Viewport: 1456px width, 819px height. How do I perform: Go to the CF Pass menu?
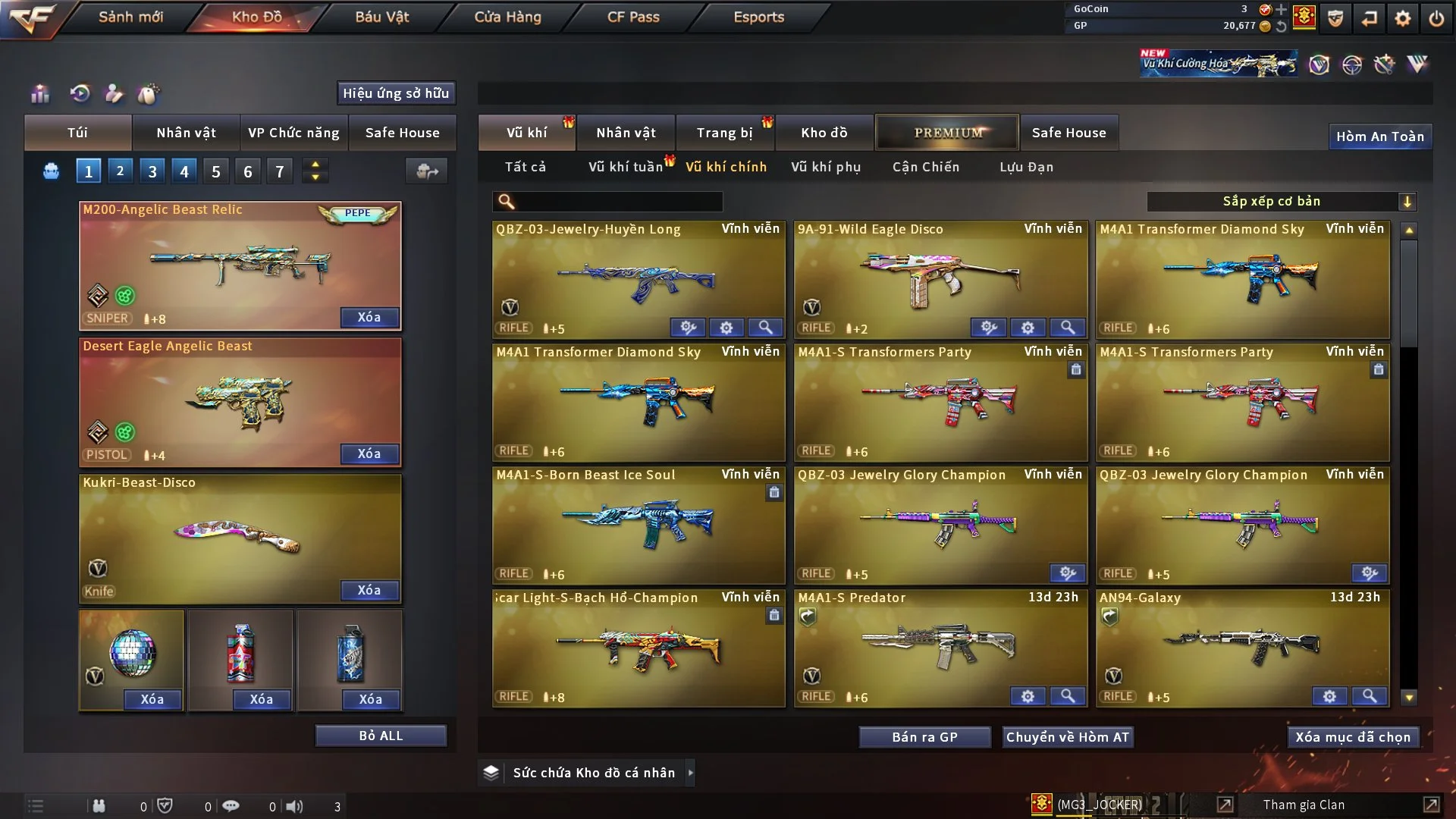pos(633,17)
